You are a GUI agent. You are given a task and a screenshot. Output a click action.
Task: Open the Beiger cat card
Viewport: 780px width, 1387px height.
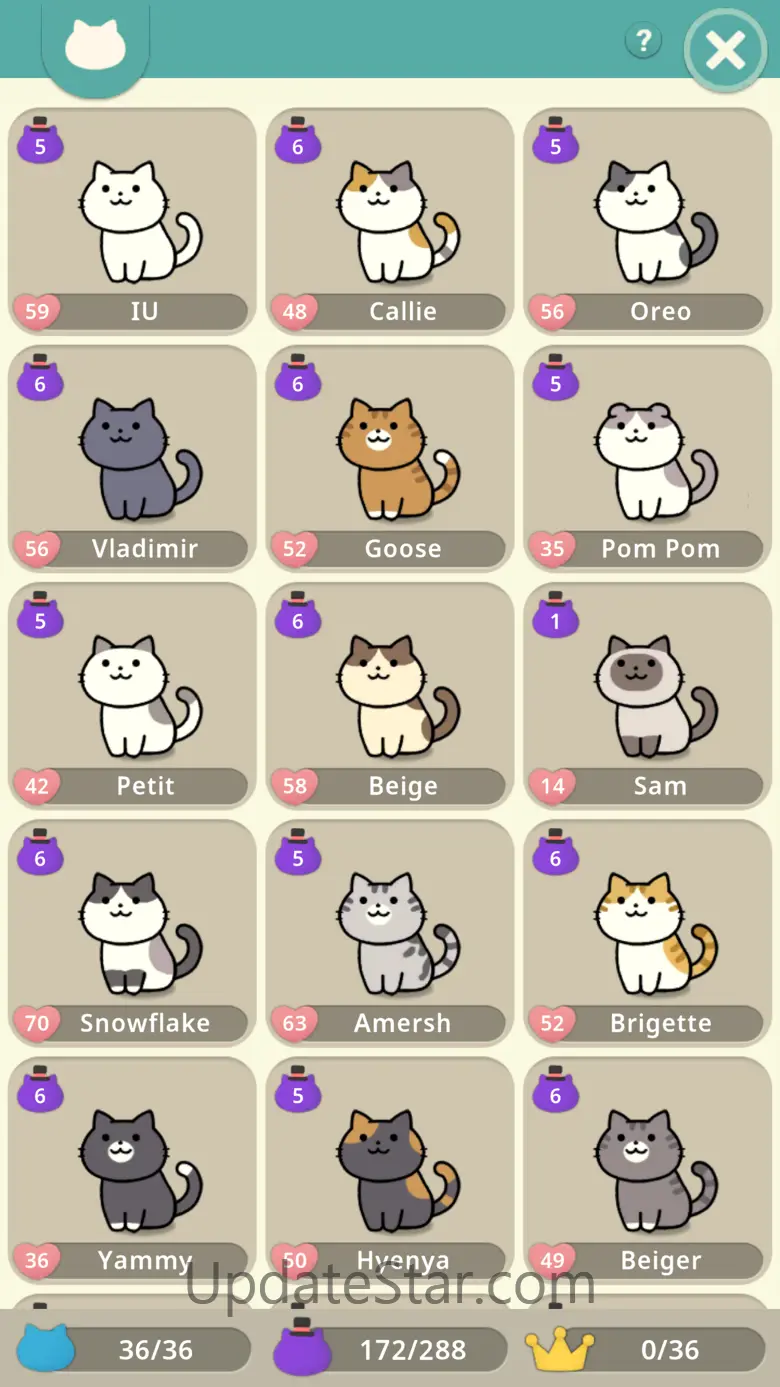648,1170
